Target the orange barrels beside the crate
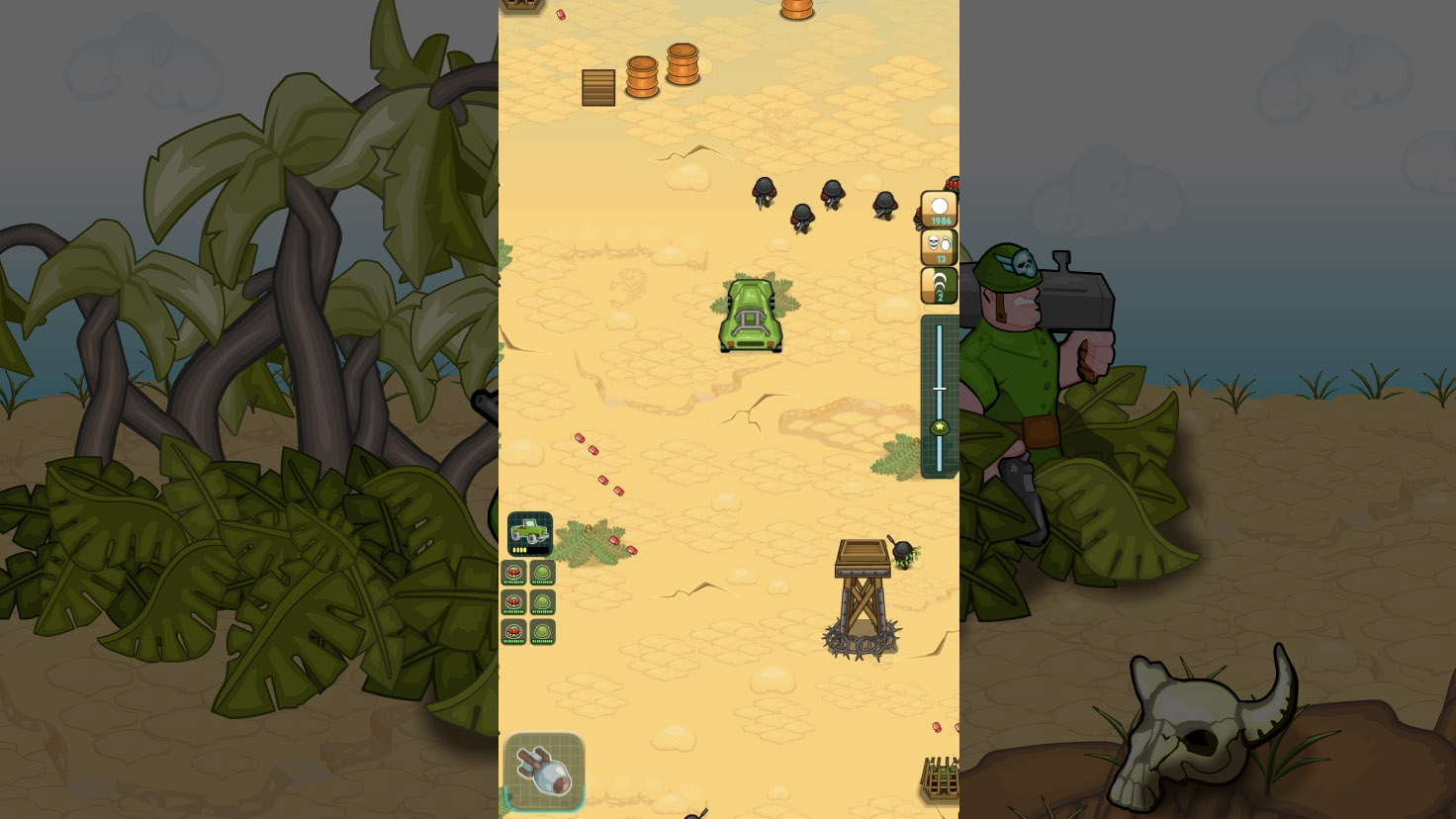Image resolution: width=1456 pixels, height=819 pixels. [663, 71]
